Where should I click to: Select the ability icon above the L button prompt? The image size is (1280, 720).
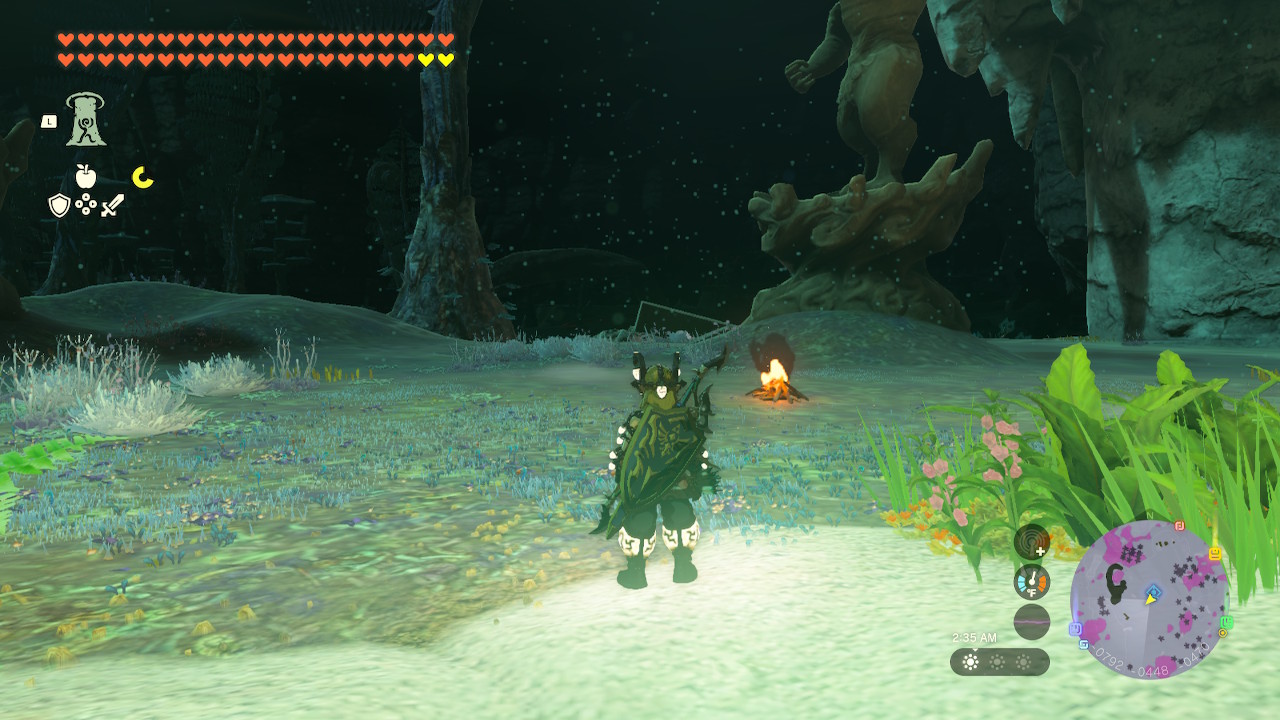[88, 118]
